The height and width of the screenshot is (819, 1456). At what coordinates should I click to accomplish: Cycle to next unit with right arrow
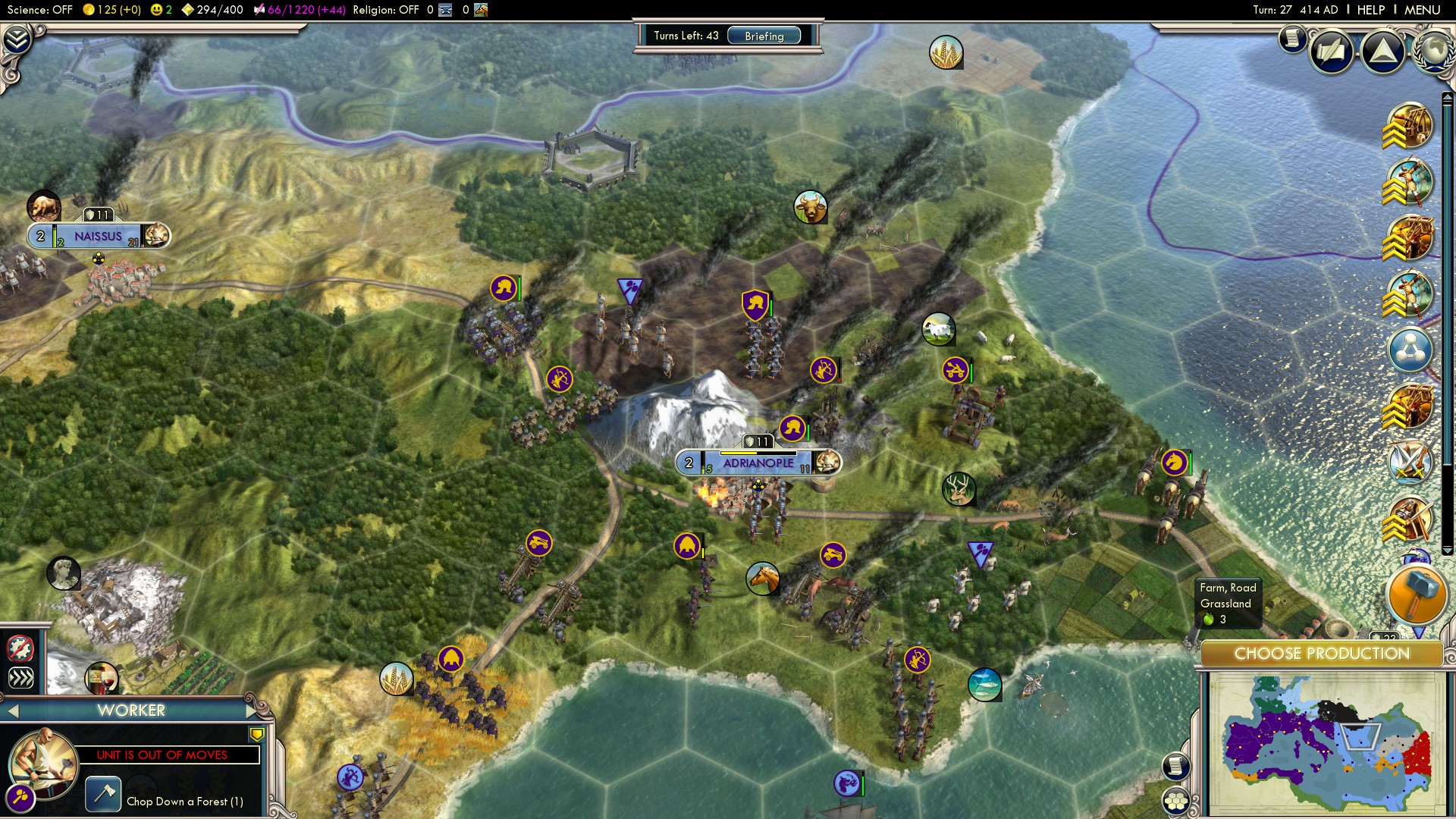click(252, 711)
